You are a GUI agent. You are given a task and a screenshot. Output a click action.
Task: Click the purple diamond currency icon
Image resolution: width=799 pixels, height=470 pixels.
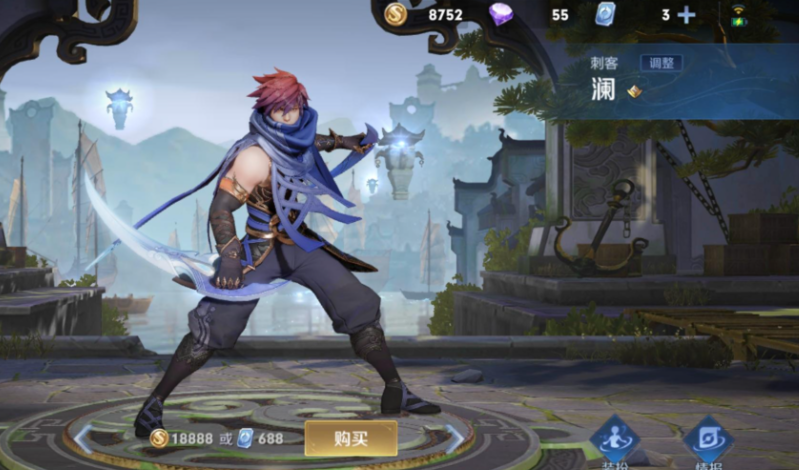click(501, 14)
